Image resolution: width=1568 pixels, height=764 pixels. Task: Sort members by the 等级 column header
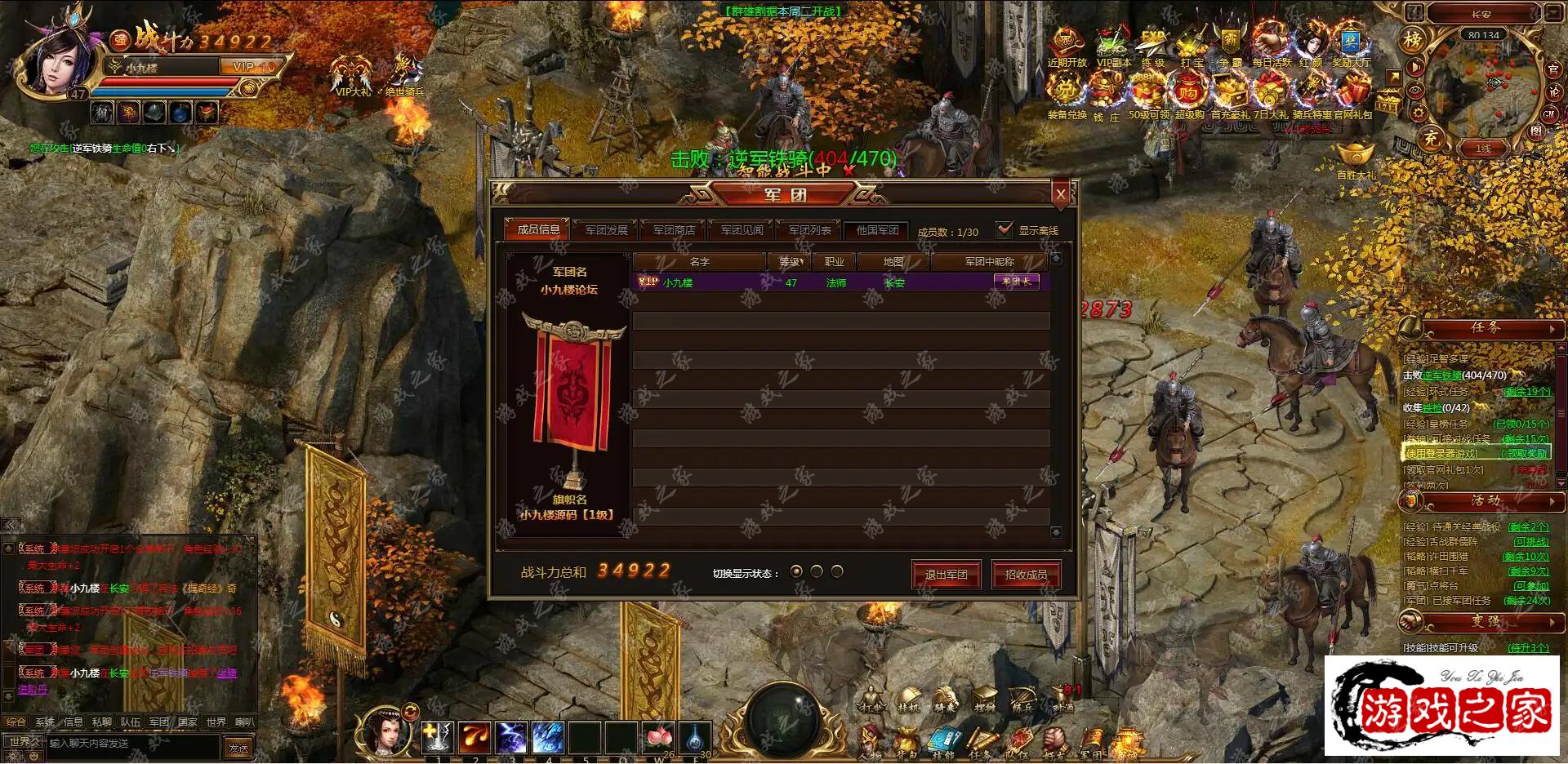pyautogui.click(x=790, y=262)
